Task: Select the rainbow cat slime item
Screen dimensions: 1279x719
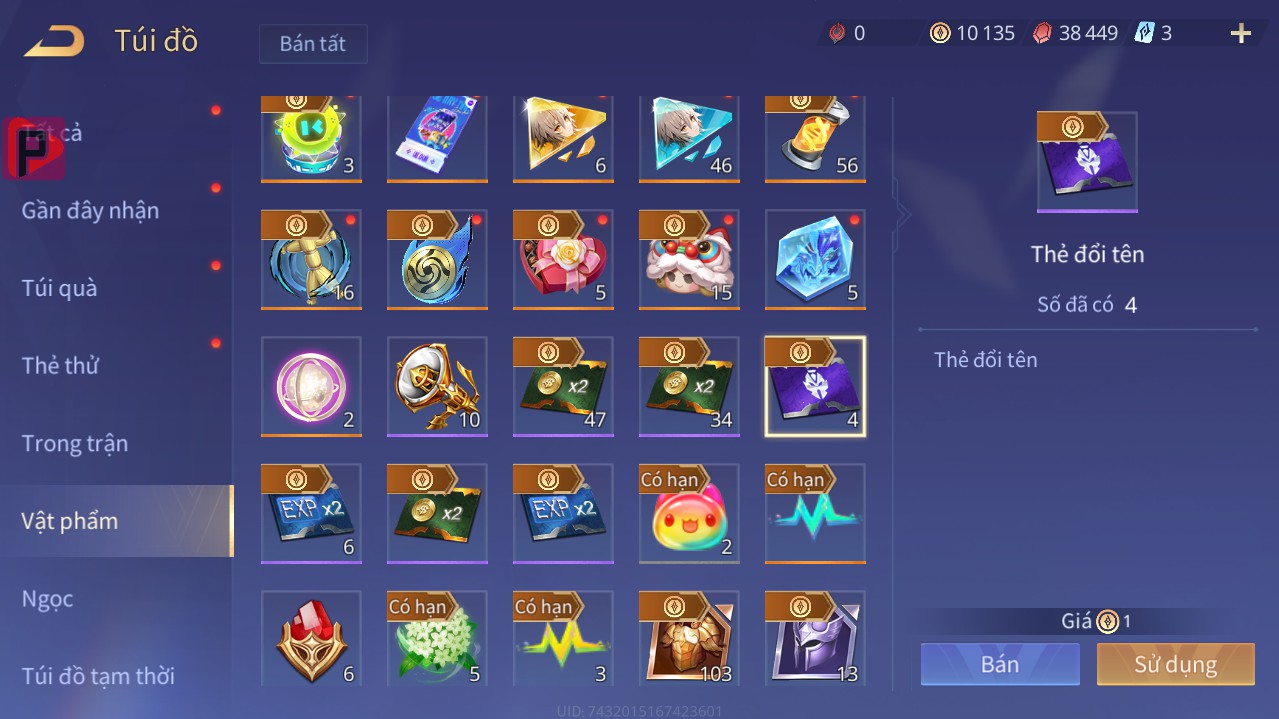Action: (689, 514)
